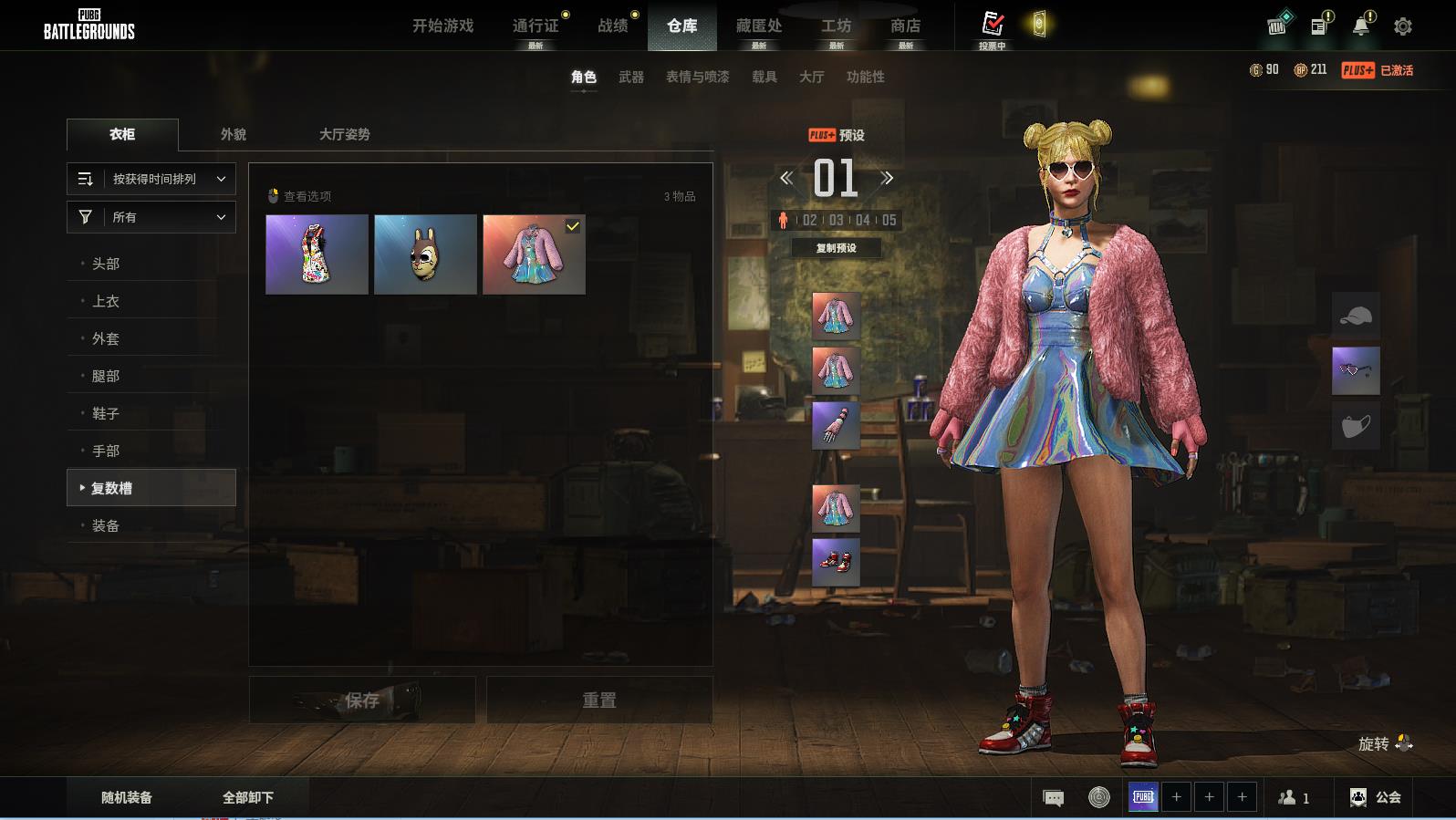Open the 公会 guild button
The width and height of the screenshot is (1456, 820).
[1377, 797]
